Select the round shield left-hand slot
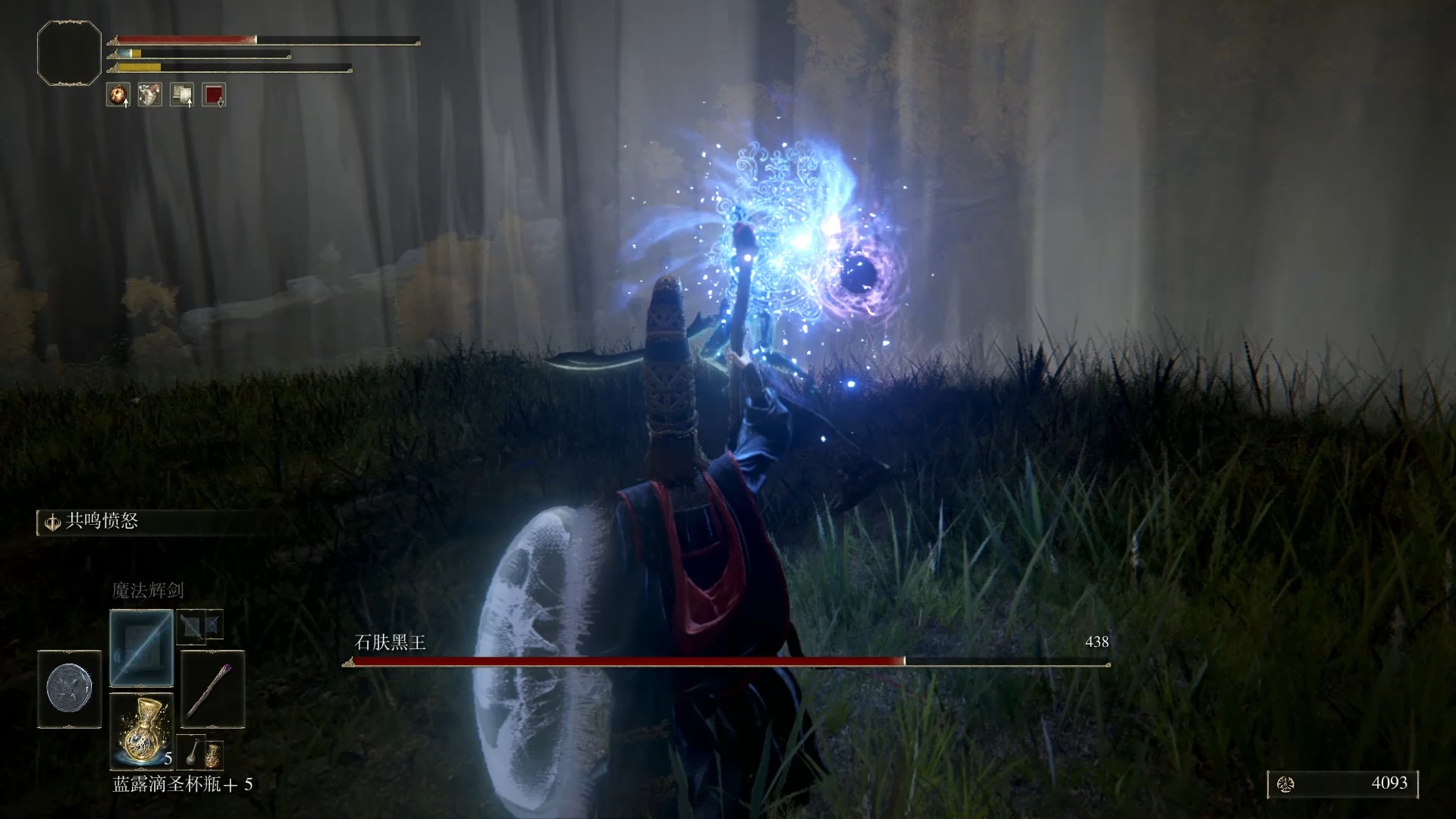1456x819 pixels. pyautogui.click(x=70, y=689)
